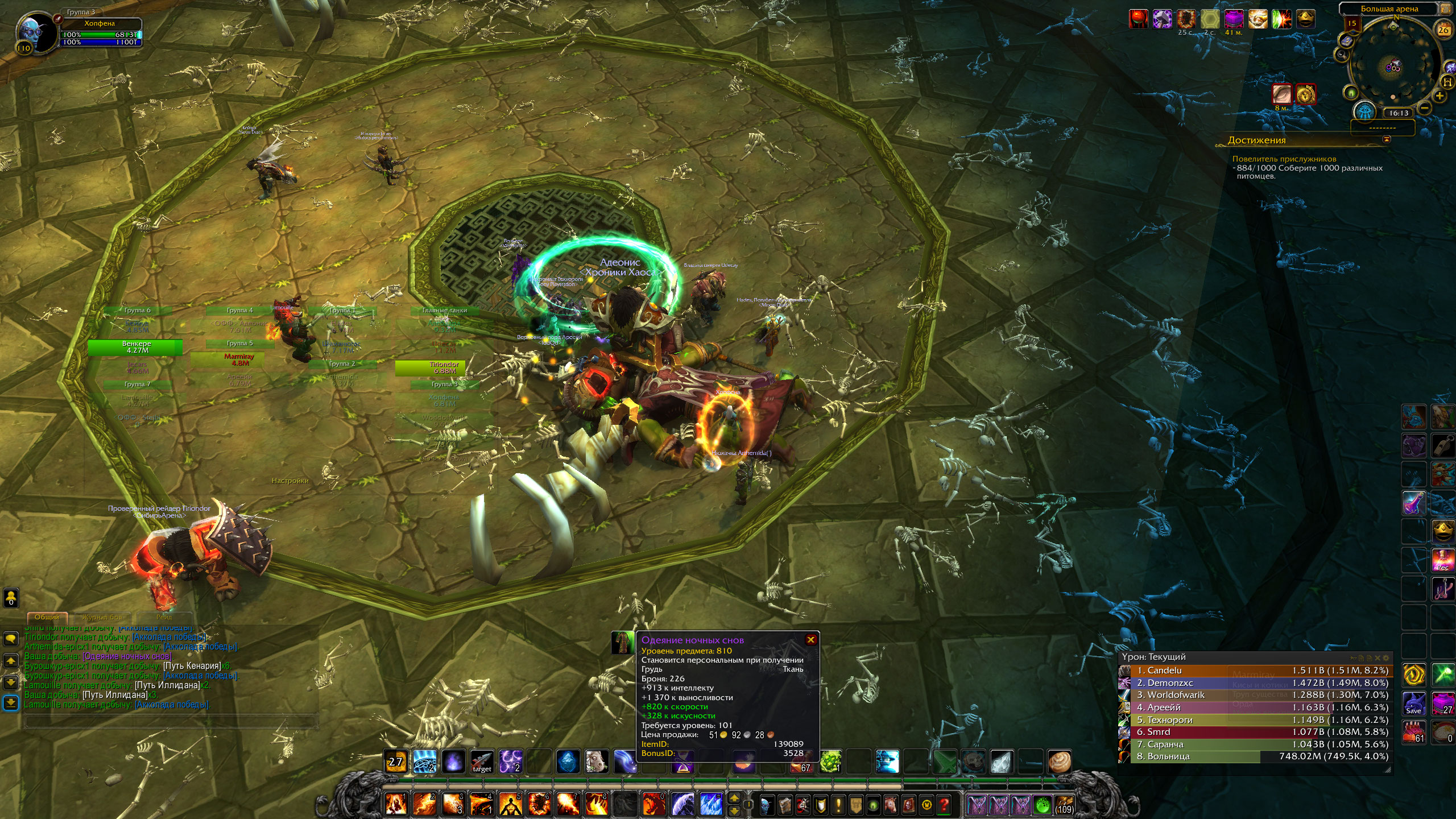Zoom out the minimap with minus button
This screenshot has width=1456, height=819.
1424,107
